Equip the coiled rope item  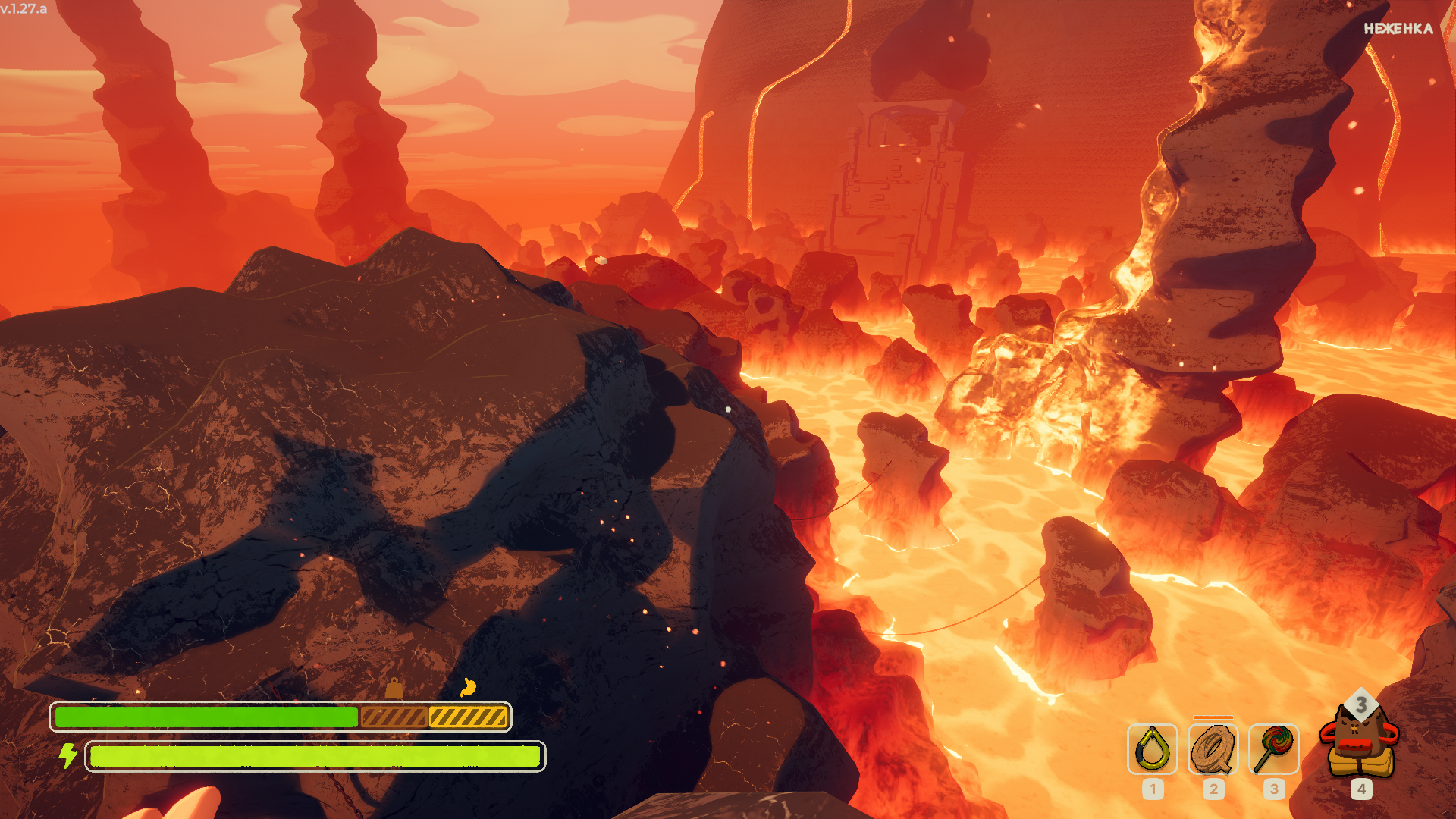pos(1213,749)
